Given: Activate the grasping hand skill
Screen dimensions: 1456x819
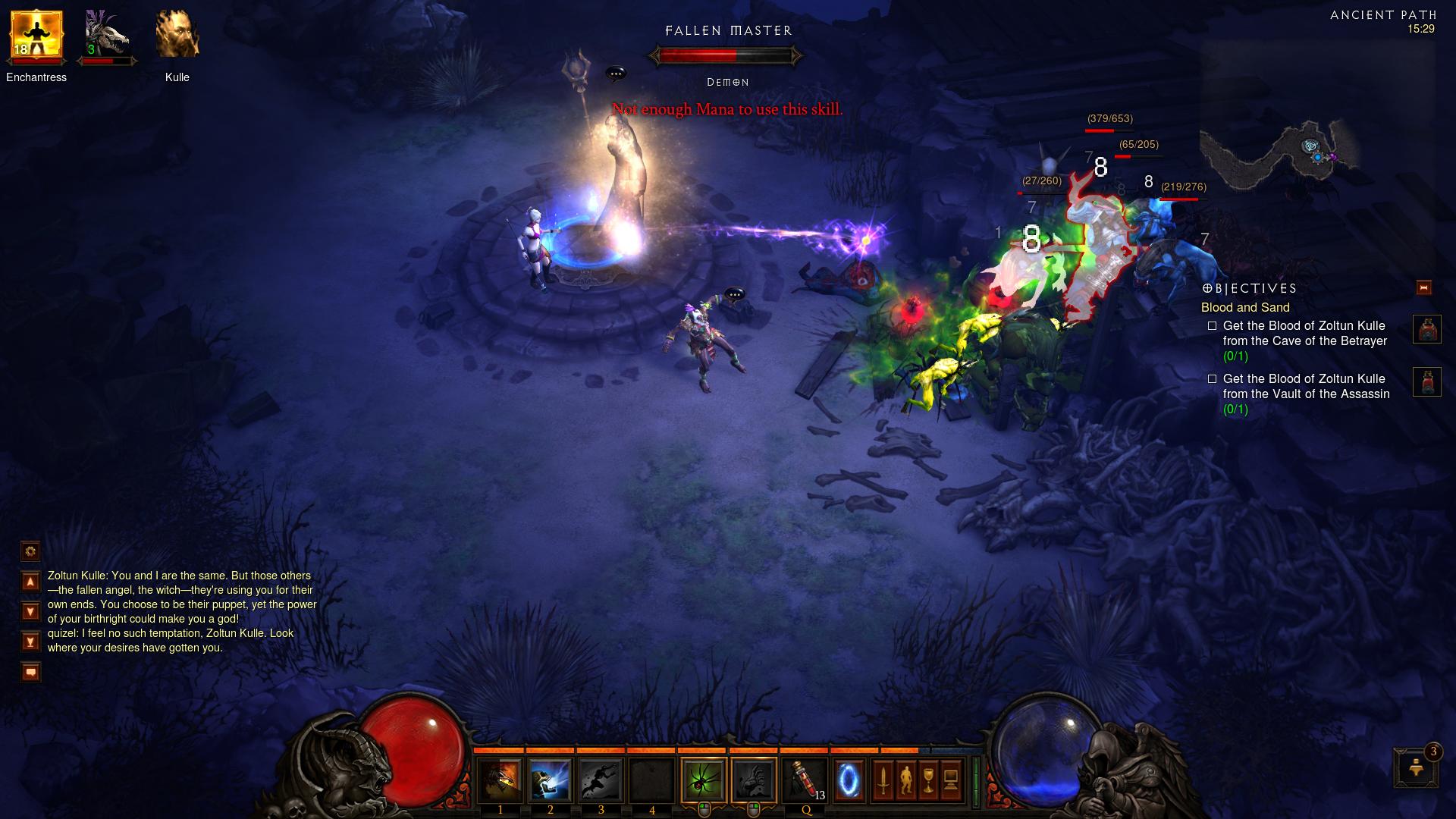Looking at the screenshot, I should (754, 780).
